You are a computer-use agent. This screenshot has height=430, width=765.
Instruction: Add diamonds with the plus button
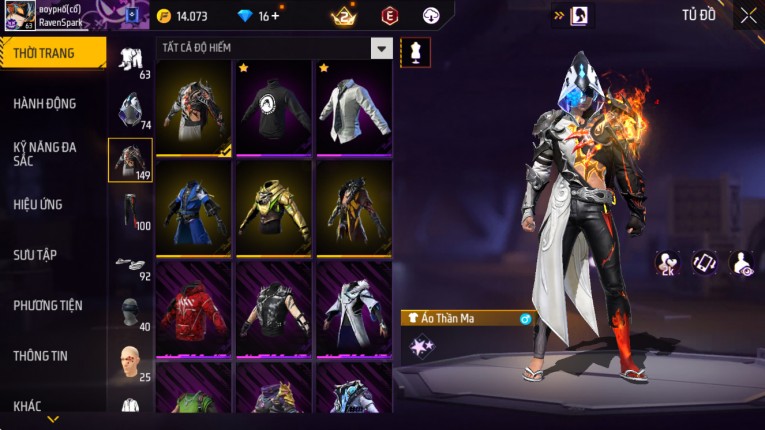275,16
